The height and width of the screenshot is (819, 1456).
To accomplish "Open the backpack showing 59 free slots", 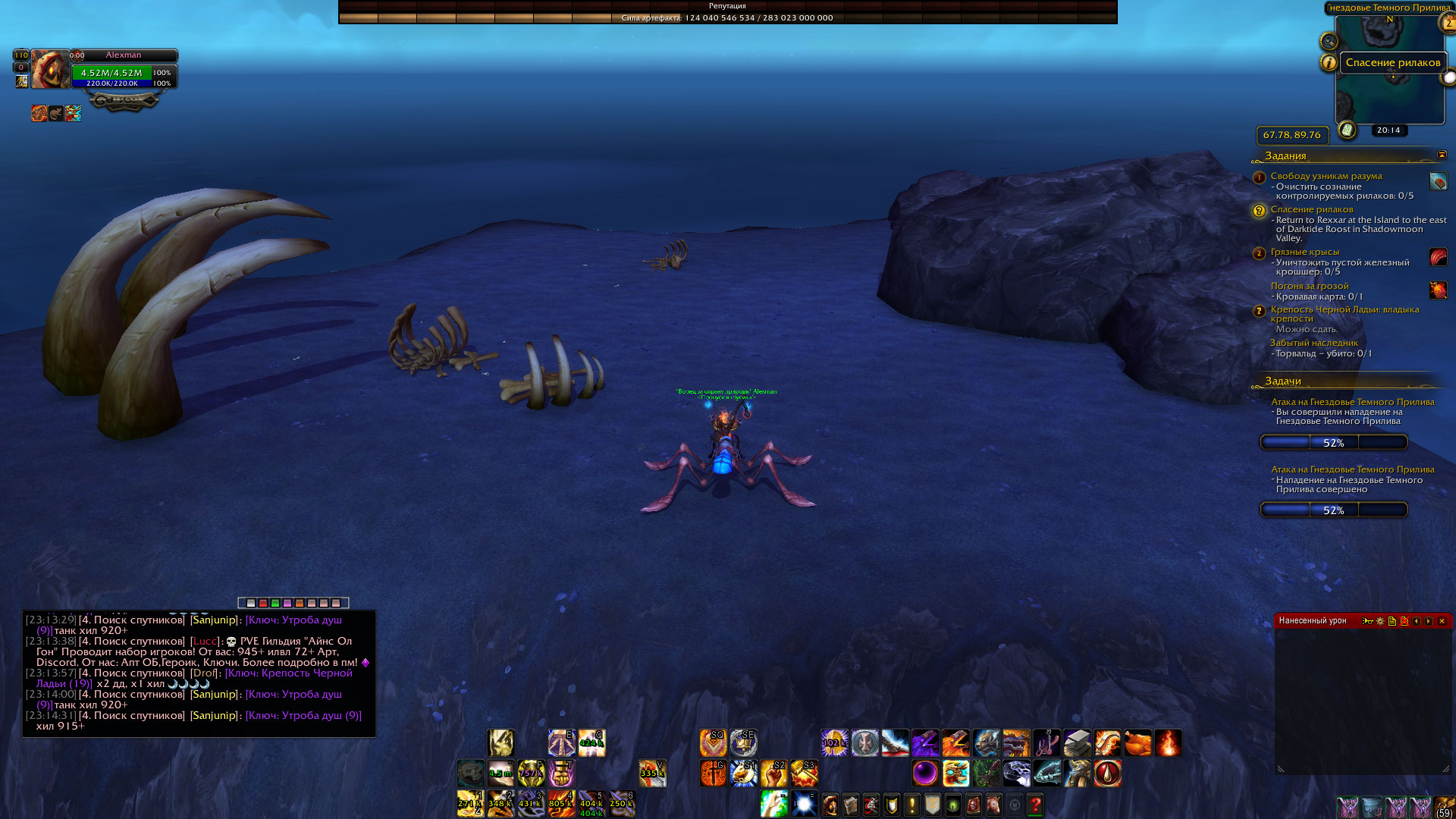I will pyautogui.click(x=1444, y=807).
